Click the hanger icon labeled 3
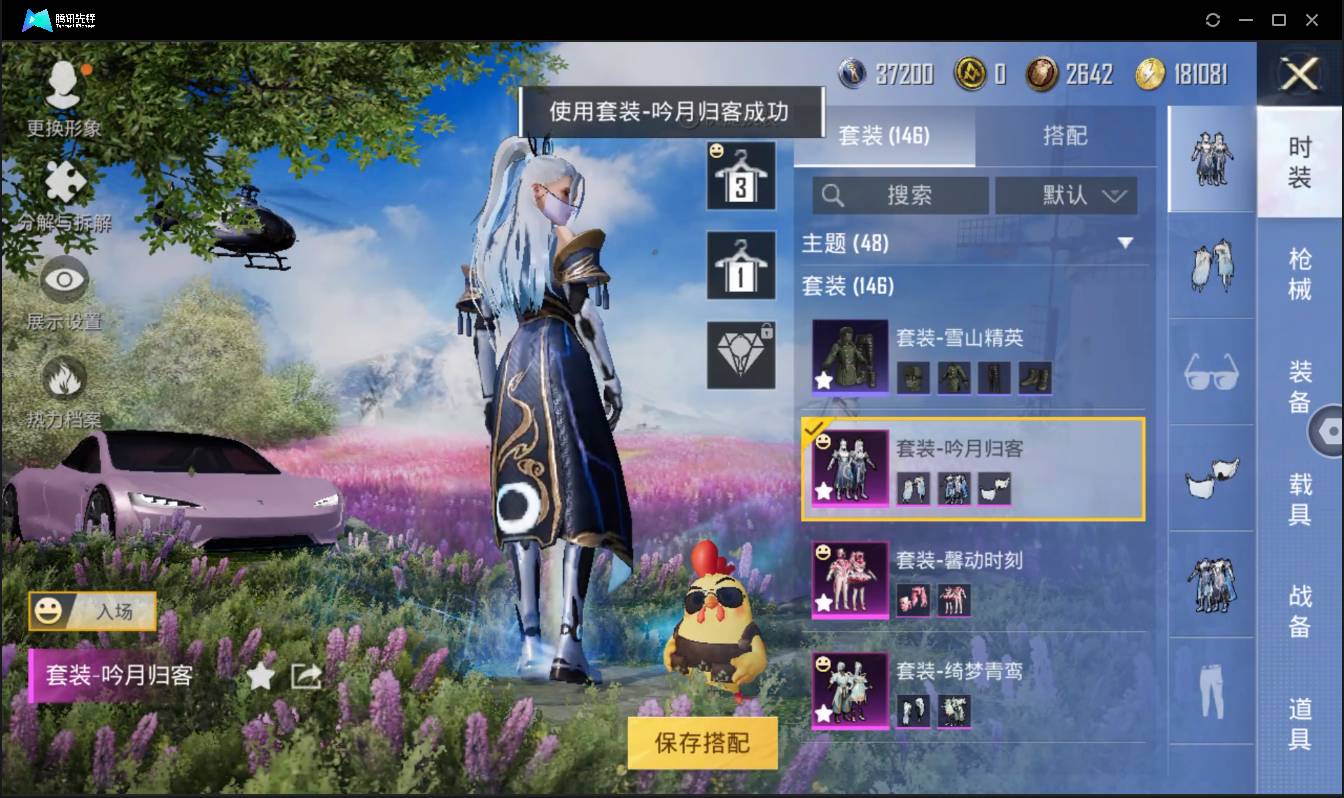1344x798 pixels. pos(741,175)
